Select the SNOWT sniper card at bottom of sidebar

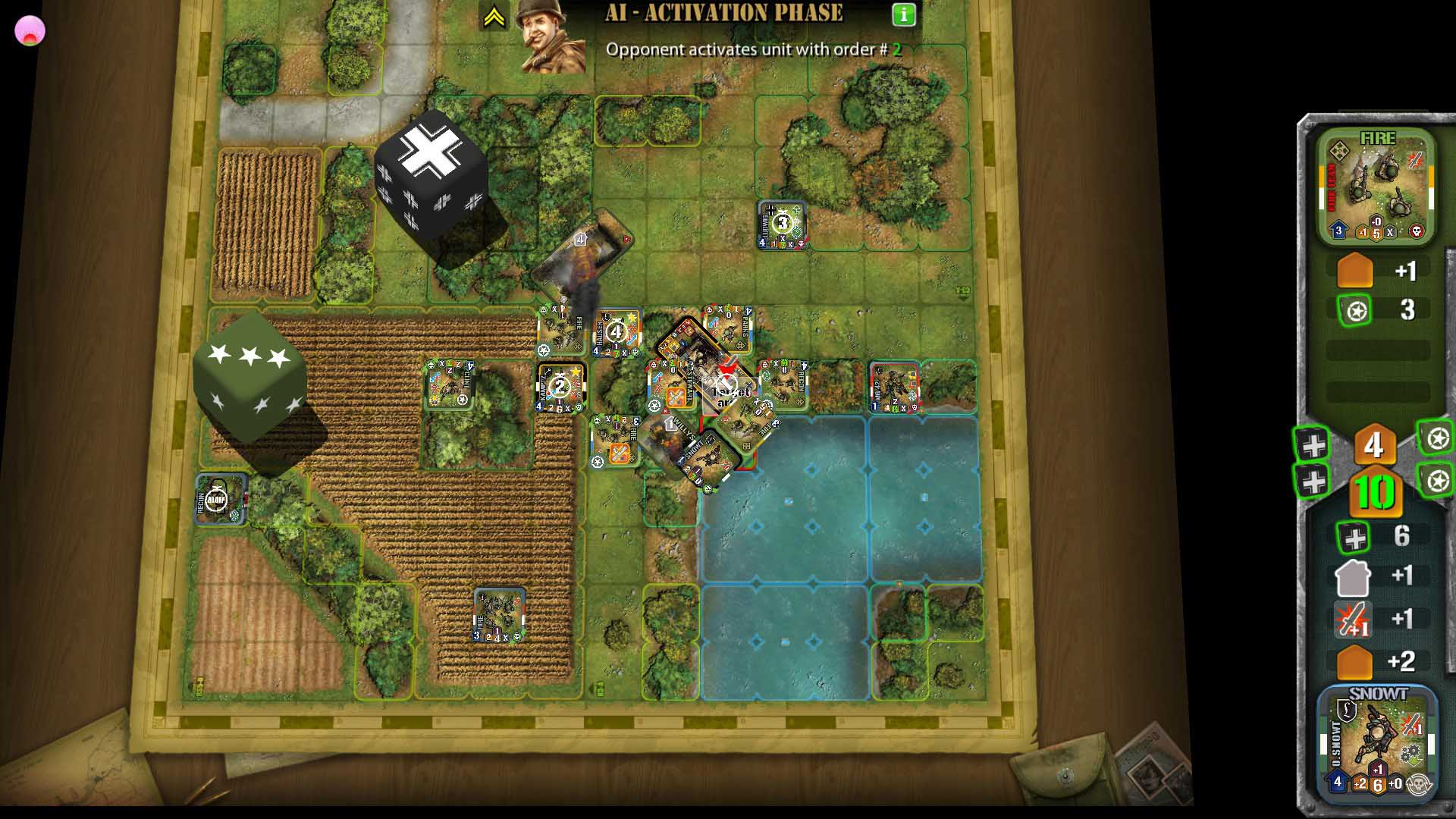1375,741
